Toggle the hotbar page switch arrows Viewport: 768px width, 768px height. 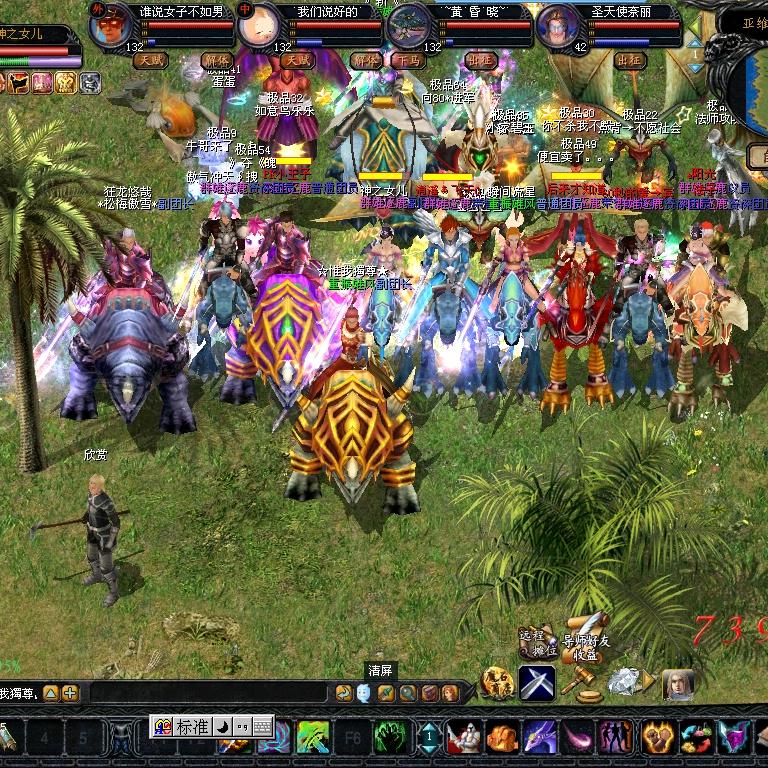click(x=429, y=738)
